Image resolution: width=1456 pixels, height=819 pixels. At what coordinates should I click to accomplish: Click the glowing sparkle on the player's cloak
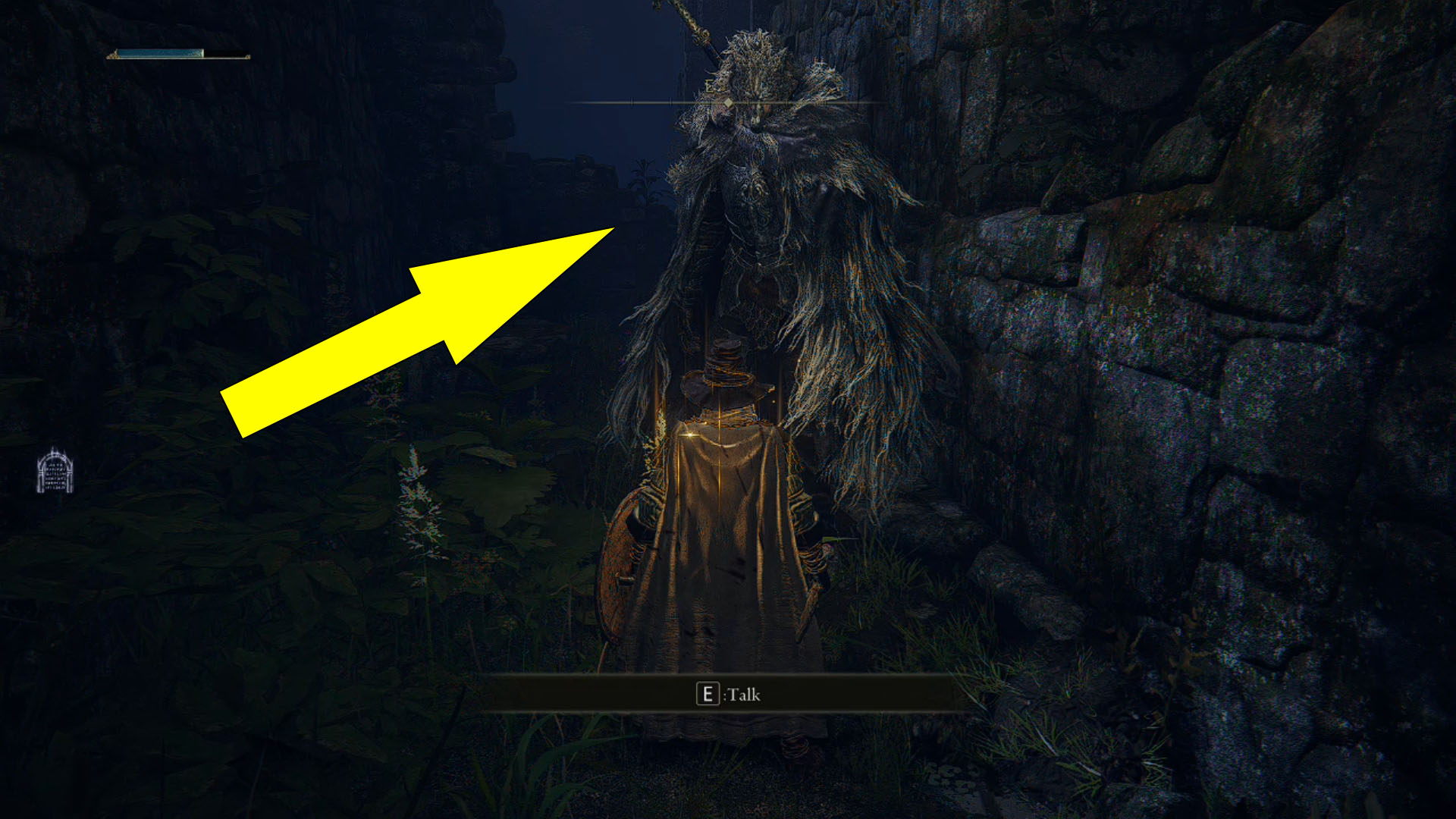click(689, 434)
